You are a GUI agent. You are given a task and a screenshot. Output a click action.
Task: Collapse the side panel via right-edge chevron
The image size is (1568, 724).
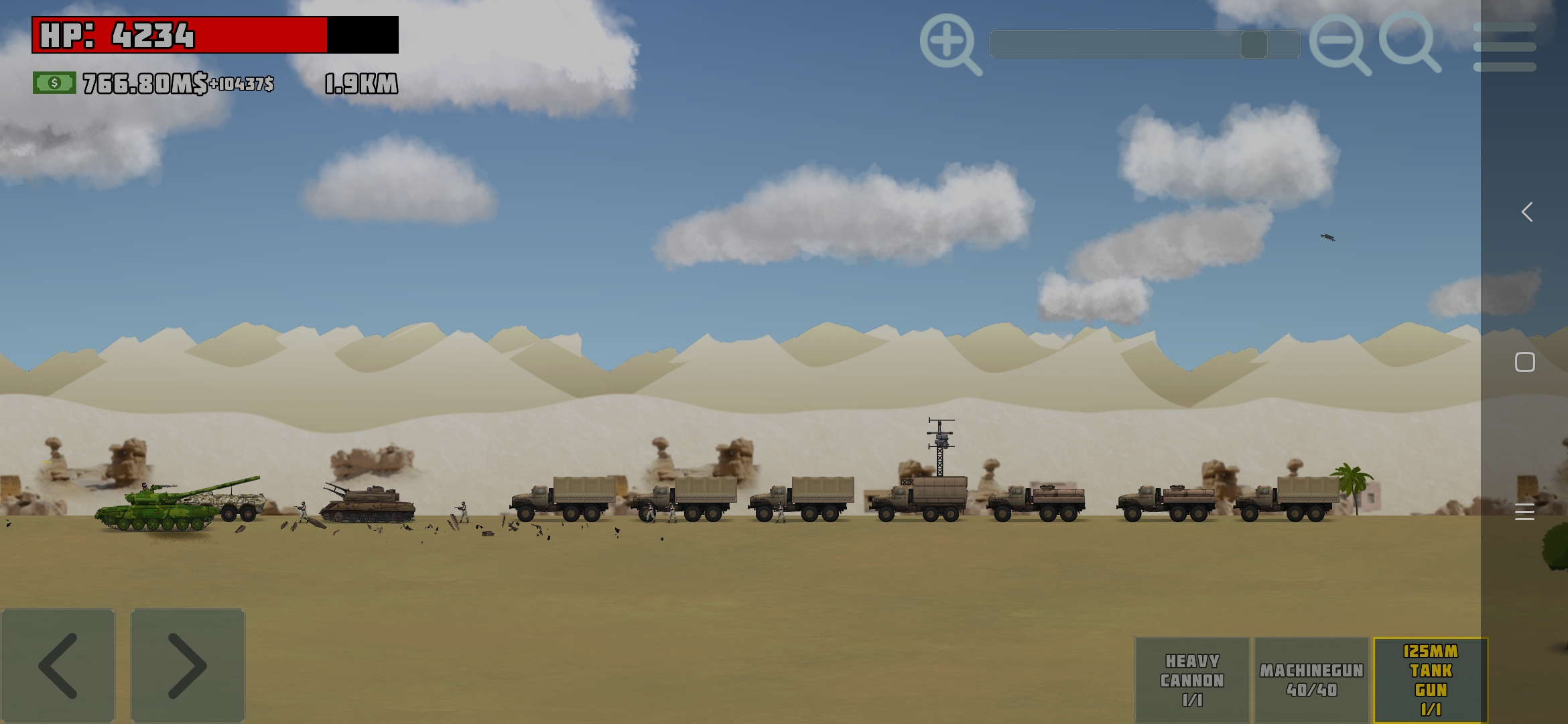tap(1526, 212)
